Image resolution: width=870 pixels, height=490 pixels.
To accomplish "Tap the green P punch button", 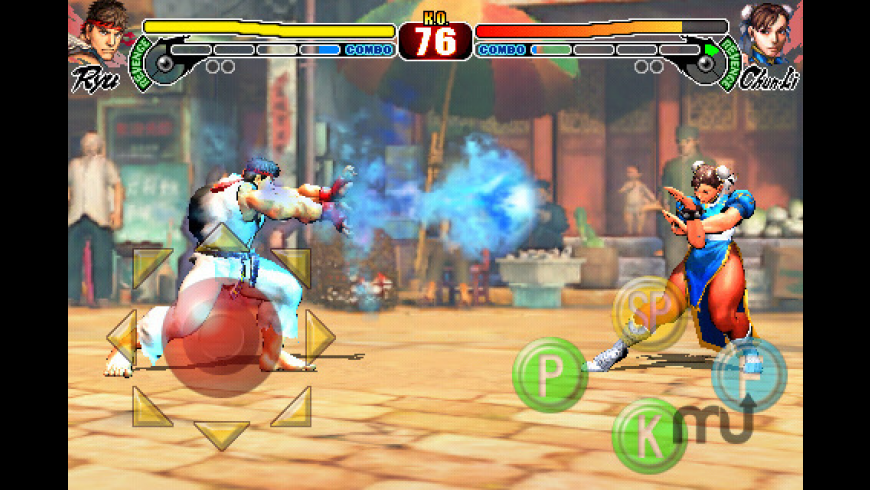I will pyautogui.click(x=549, y=375).
